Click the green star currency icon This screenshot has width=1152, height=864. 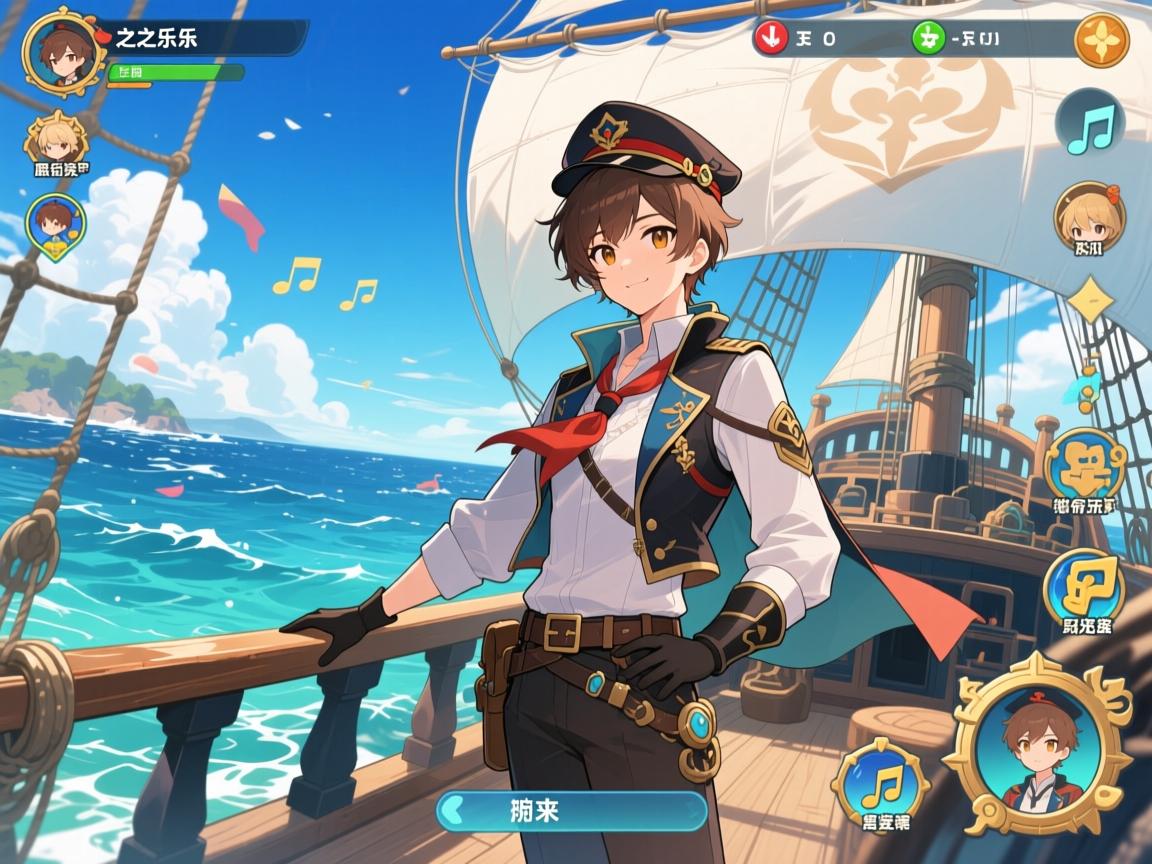coord(928,39)
